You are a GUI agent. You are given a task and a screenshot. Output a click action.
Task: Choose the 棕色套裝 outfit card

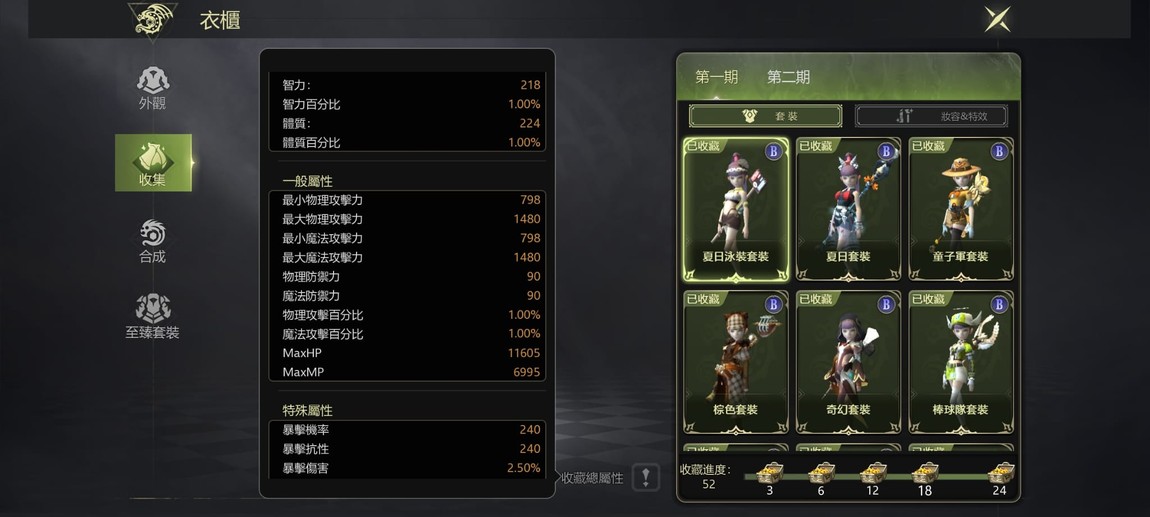click(x=735, y=362)
